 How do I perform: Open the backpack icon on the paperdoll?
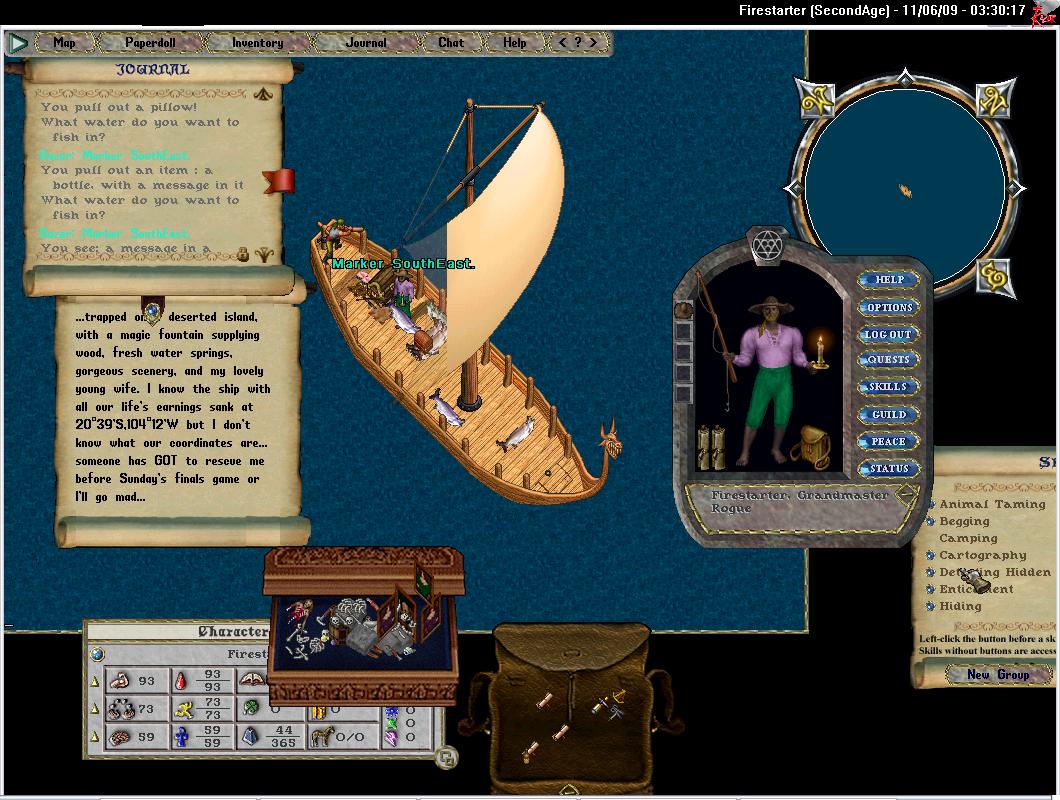[x=811, y=444]
